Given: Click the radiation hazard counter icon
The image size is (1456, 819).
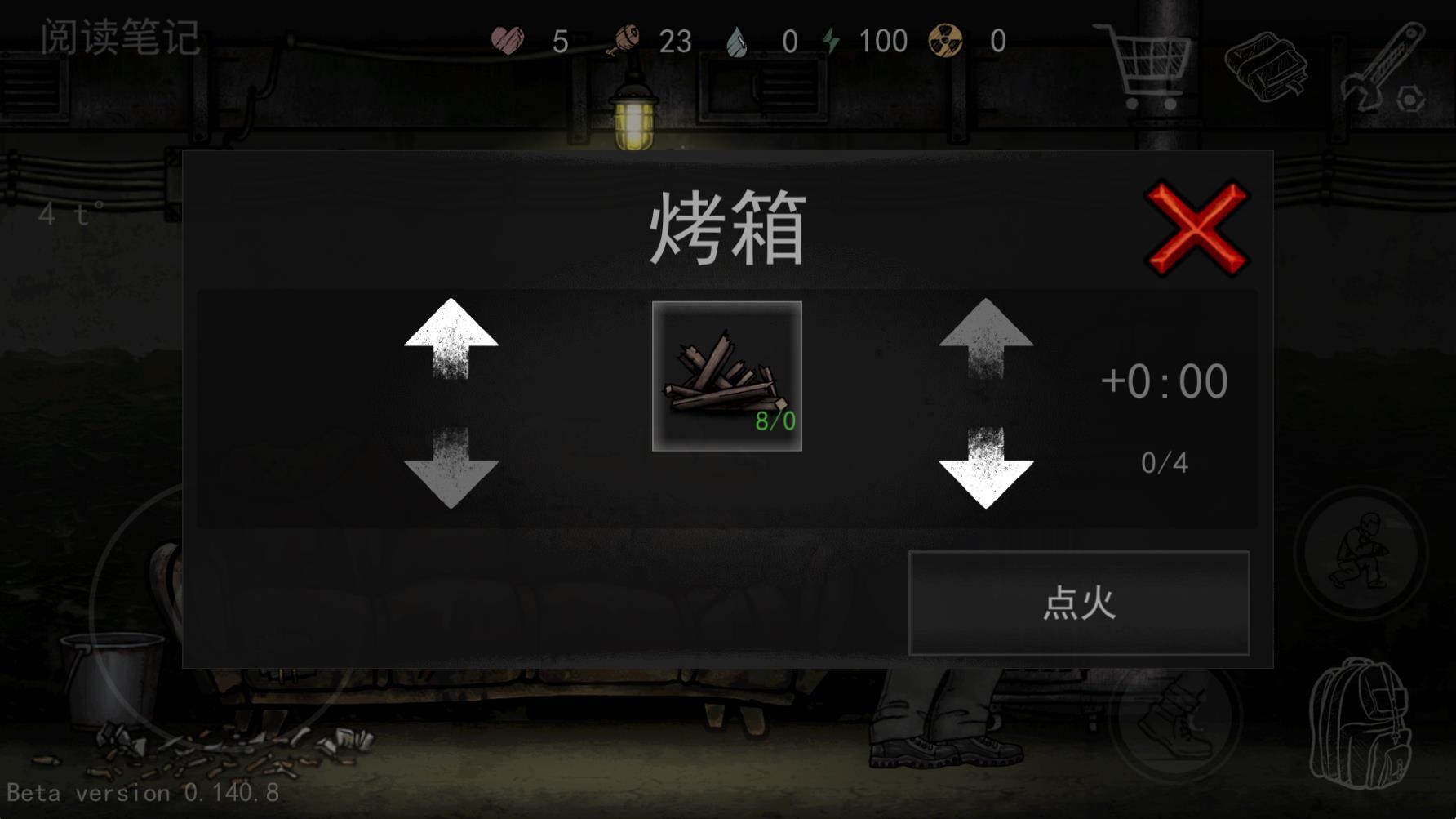Looking at the screenshot, I should (947, 39).
